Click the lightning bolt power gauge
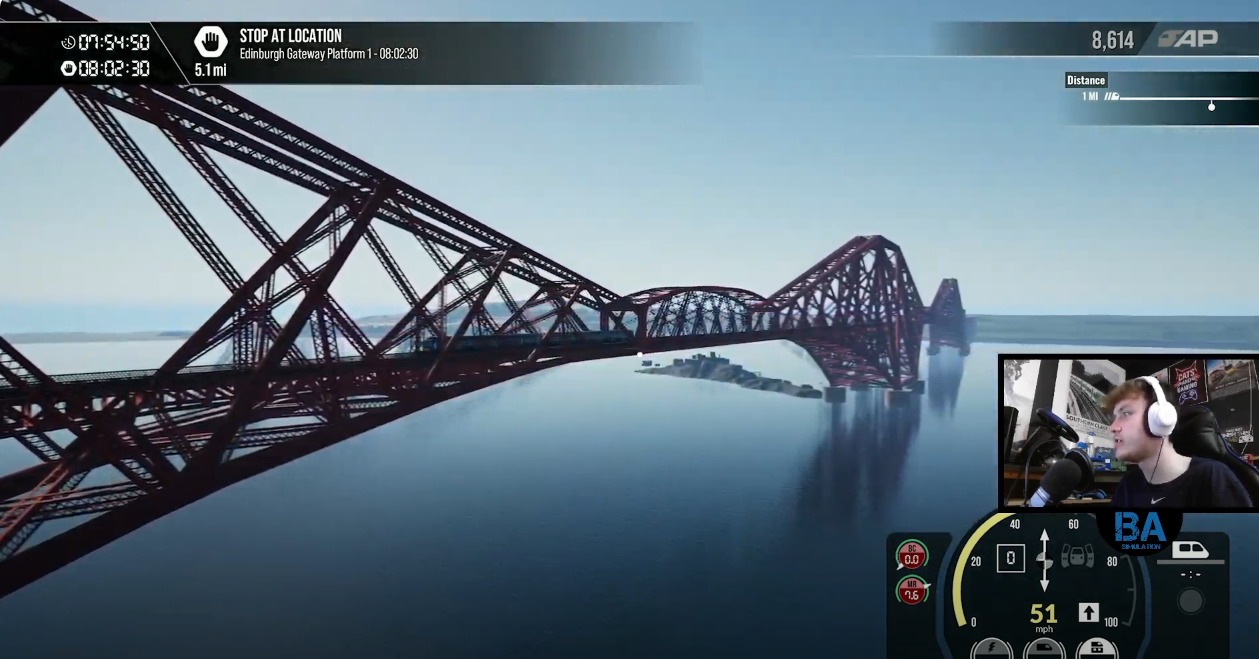Screen dimensions: 1259x659 pos(991,648)
